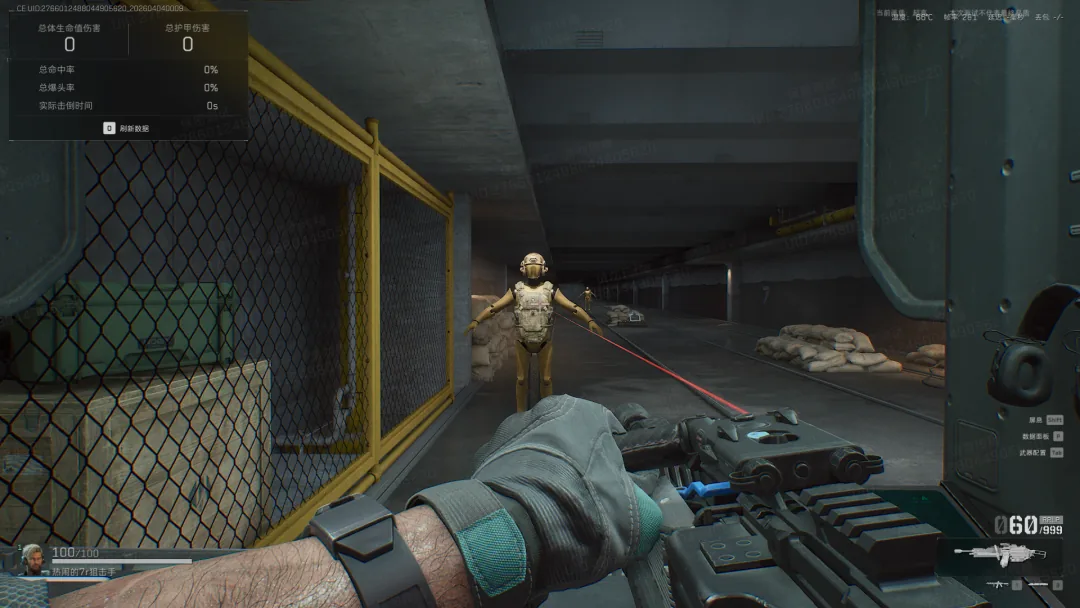Click the player portrait avatar
Viewport: 1080px width, 608px height.
(x=32, y=558)
